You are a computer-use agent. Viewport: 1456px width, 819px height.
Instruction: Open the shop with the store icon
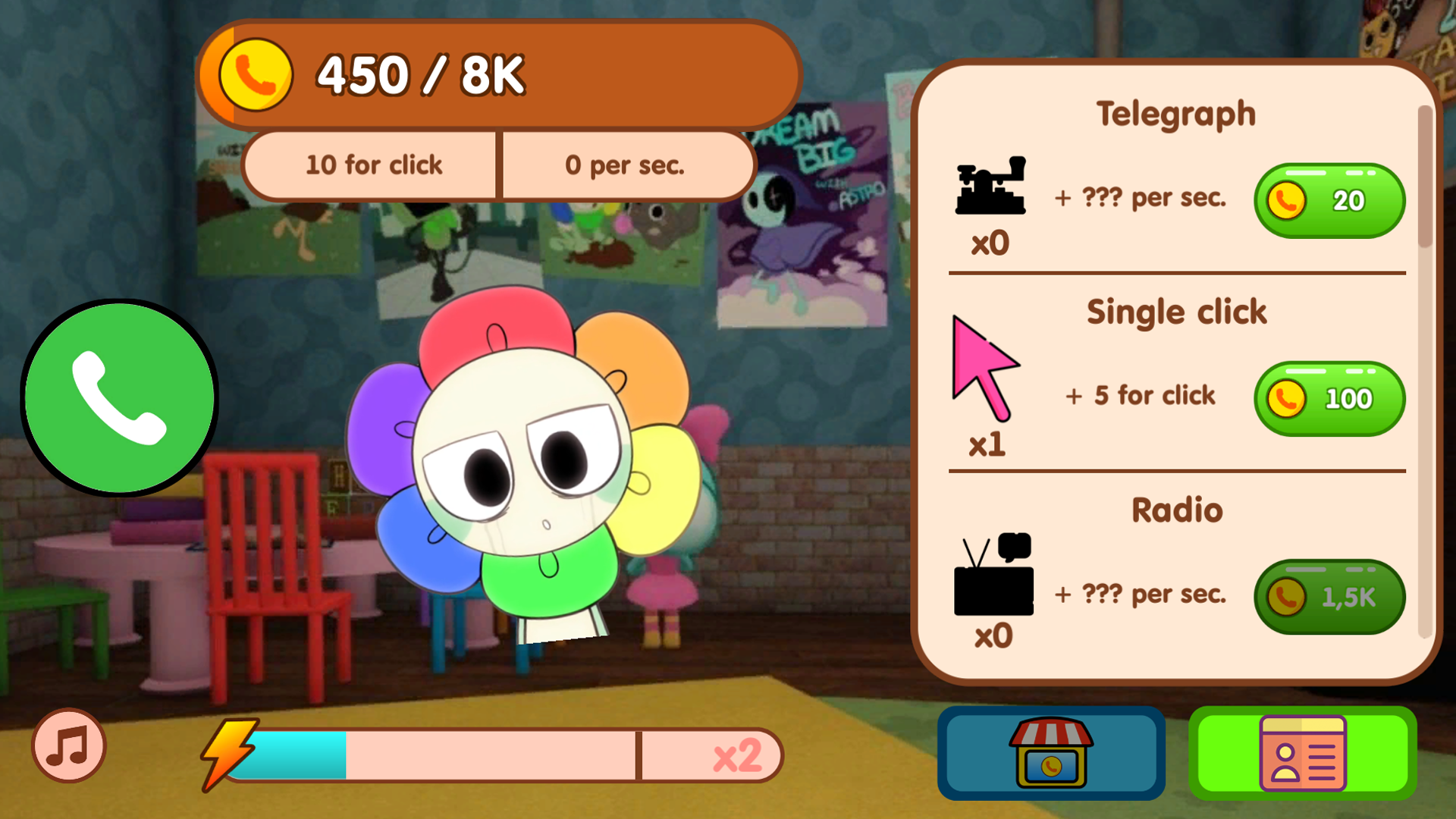point(1050,753)
